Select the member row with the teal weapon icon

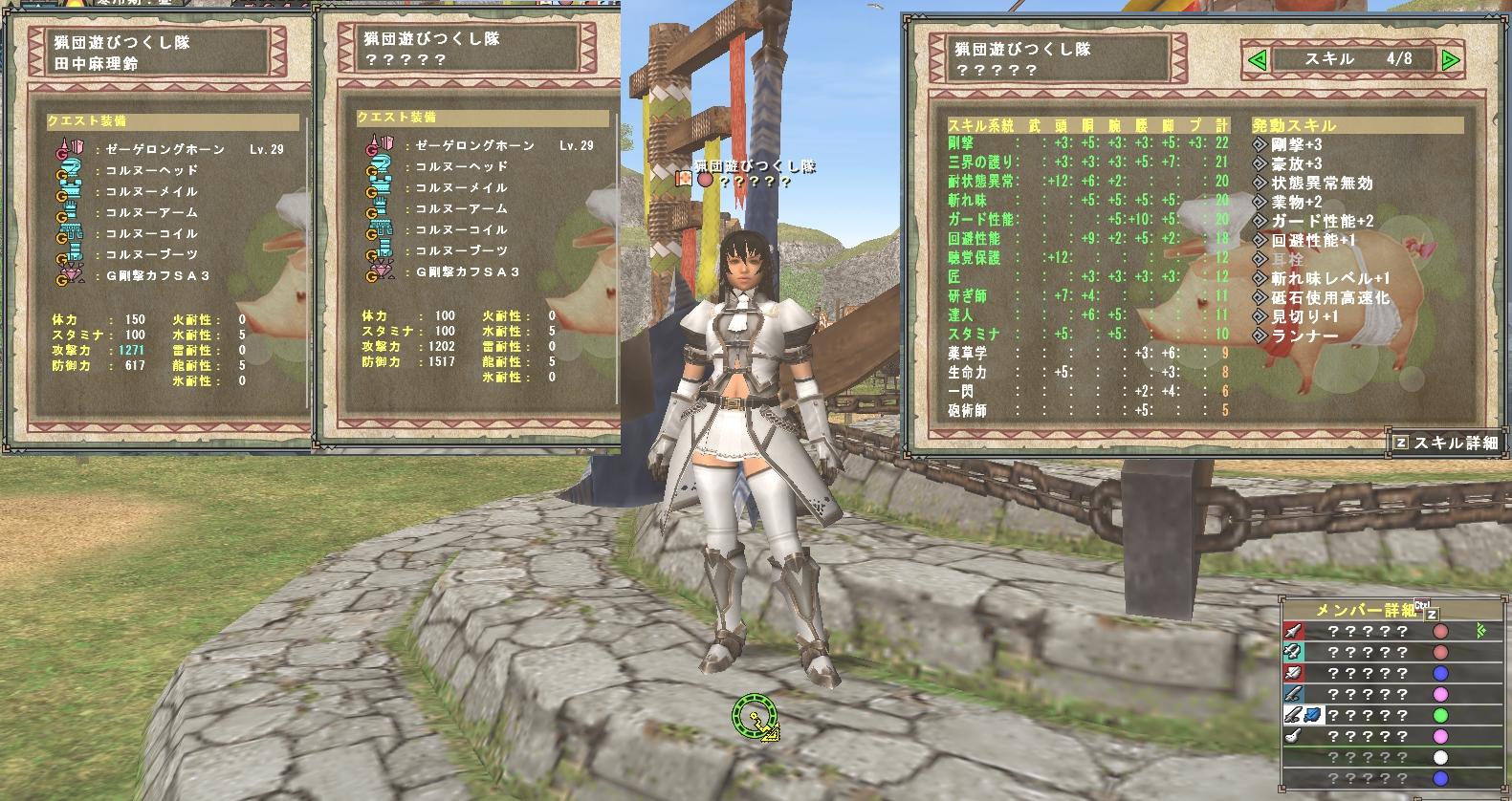[x=1377, y=652]
